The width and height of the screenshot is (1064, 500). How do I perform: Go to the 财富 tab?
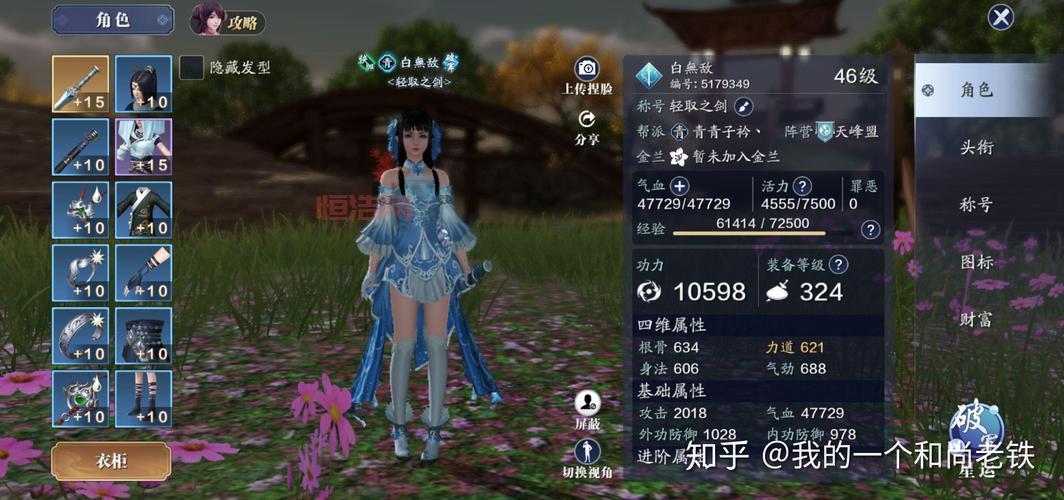(x=976, y=320)
